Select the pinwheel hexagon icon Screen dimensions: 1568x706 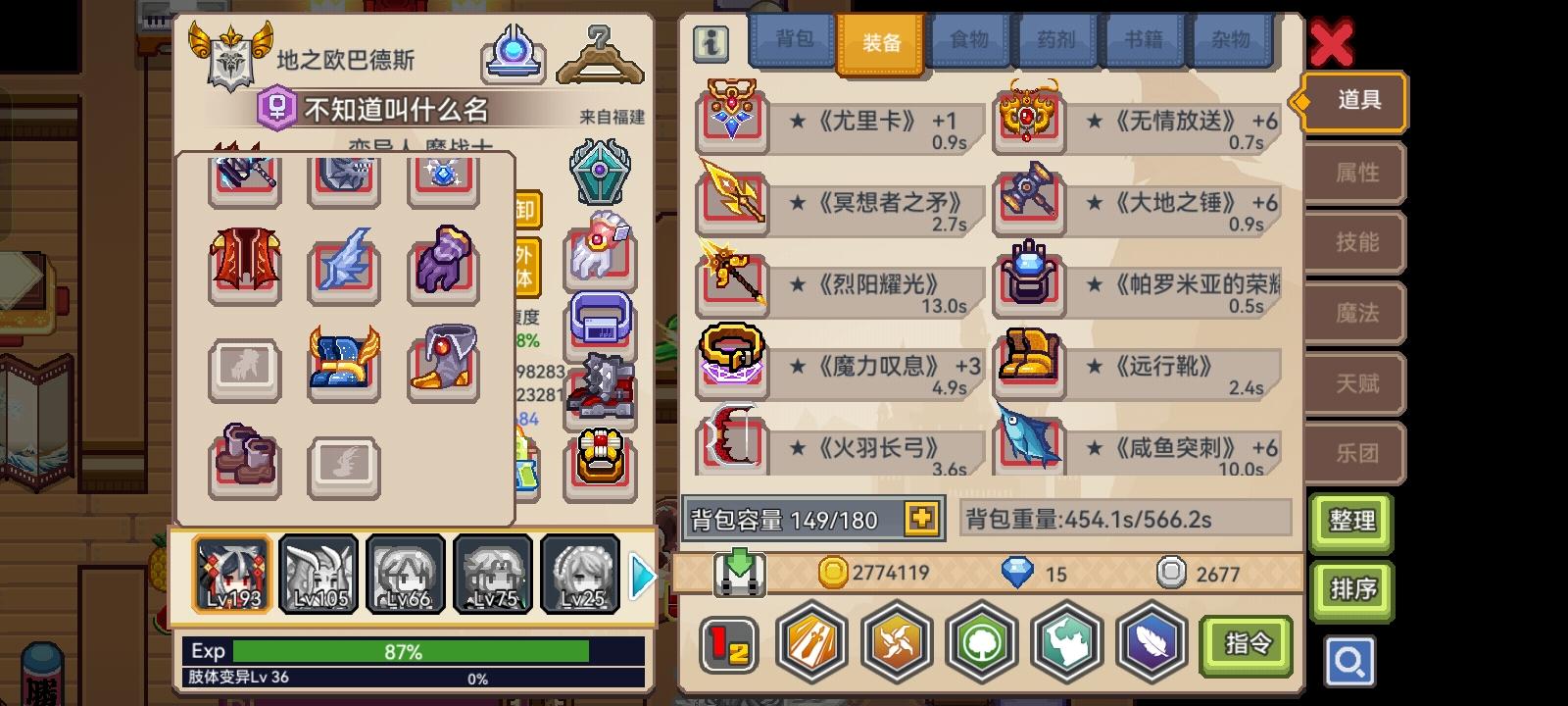(897, 642)
